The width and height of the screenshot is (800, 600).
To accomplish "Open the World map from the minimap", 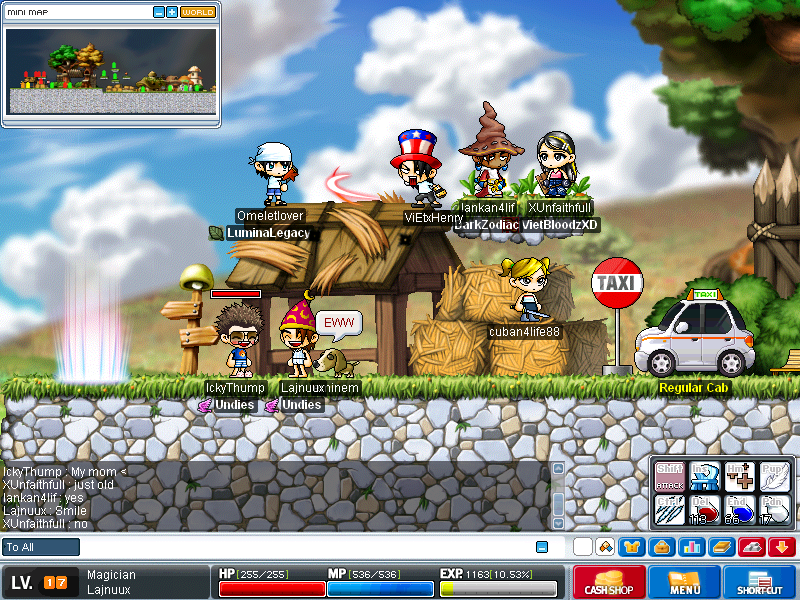I will coord(198,12).
